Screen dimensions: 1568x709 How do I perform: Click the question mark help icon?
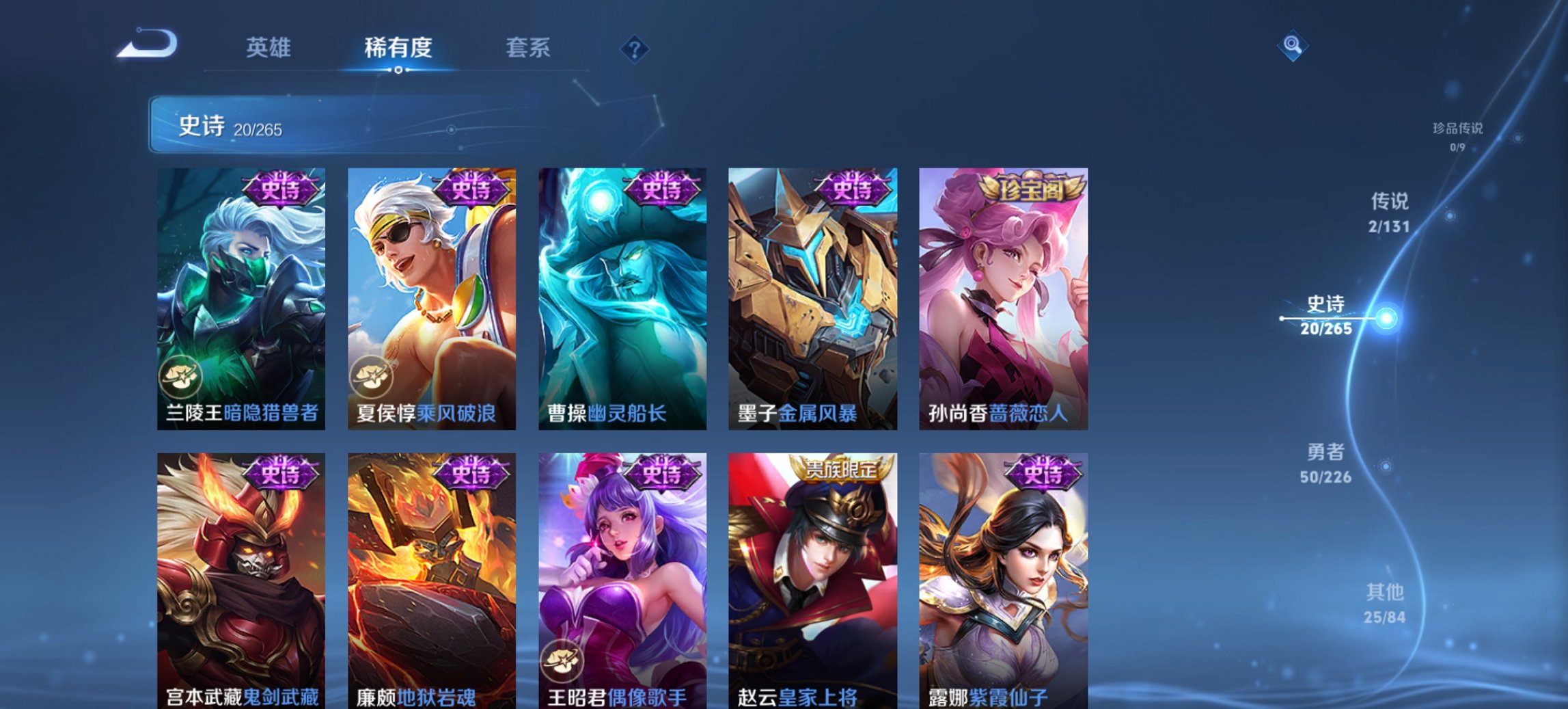coord(635,49)
